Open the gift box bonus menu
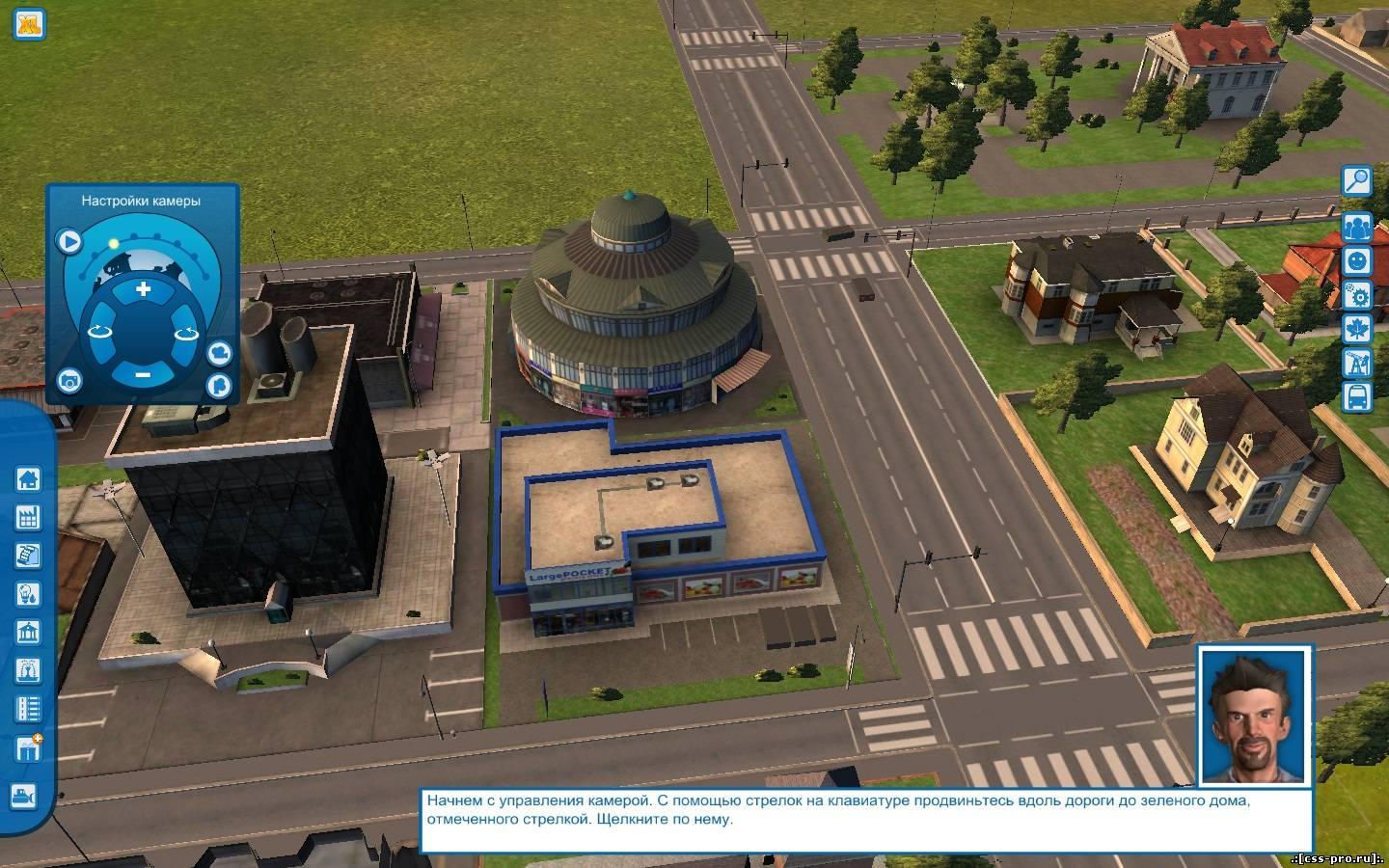Image resolution: width=1389 pixels, height=868 pixels. click(x=27, y=747)
